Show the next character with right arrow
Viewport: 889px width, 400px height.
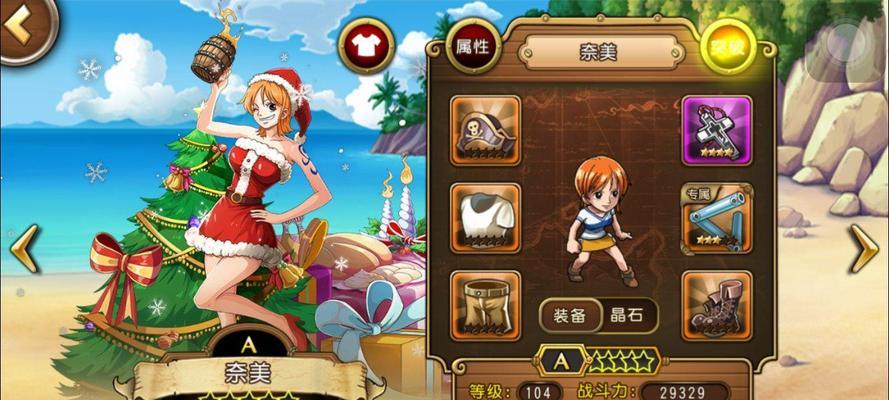[863, 248]
